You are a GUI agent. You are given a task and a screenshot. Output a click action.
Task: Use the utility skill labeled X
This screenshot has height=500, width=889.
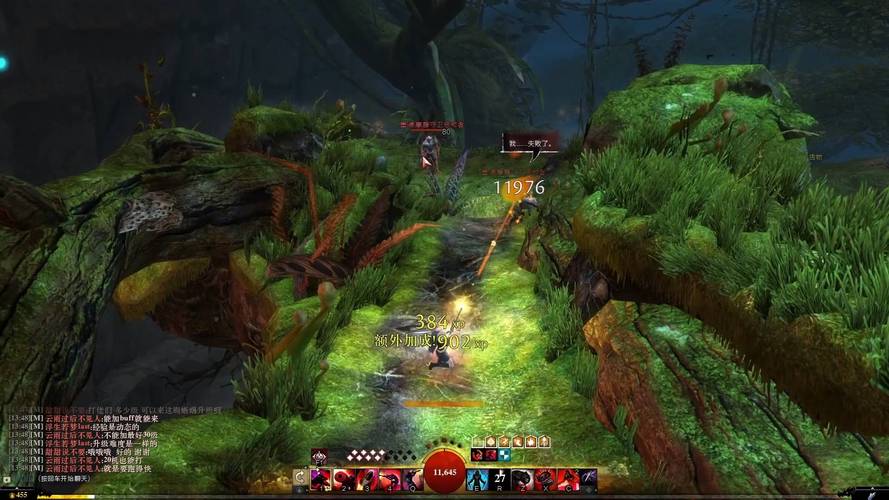(544, 479)
